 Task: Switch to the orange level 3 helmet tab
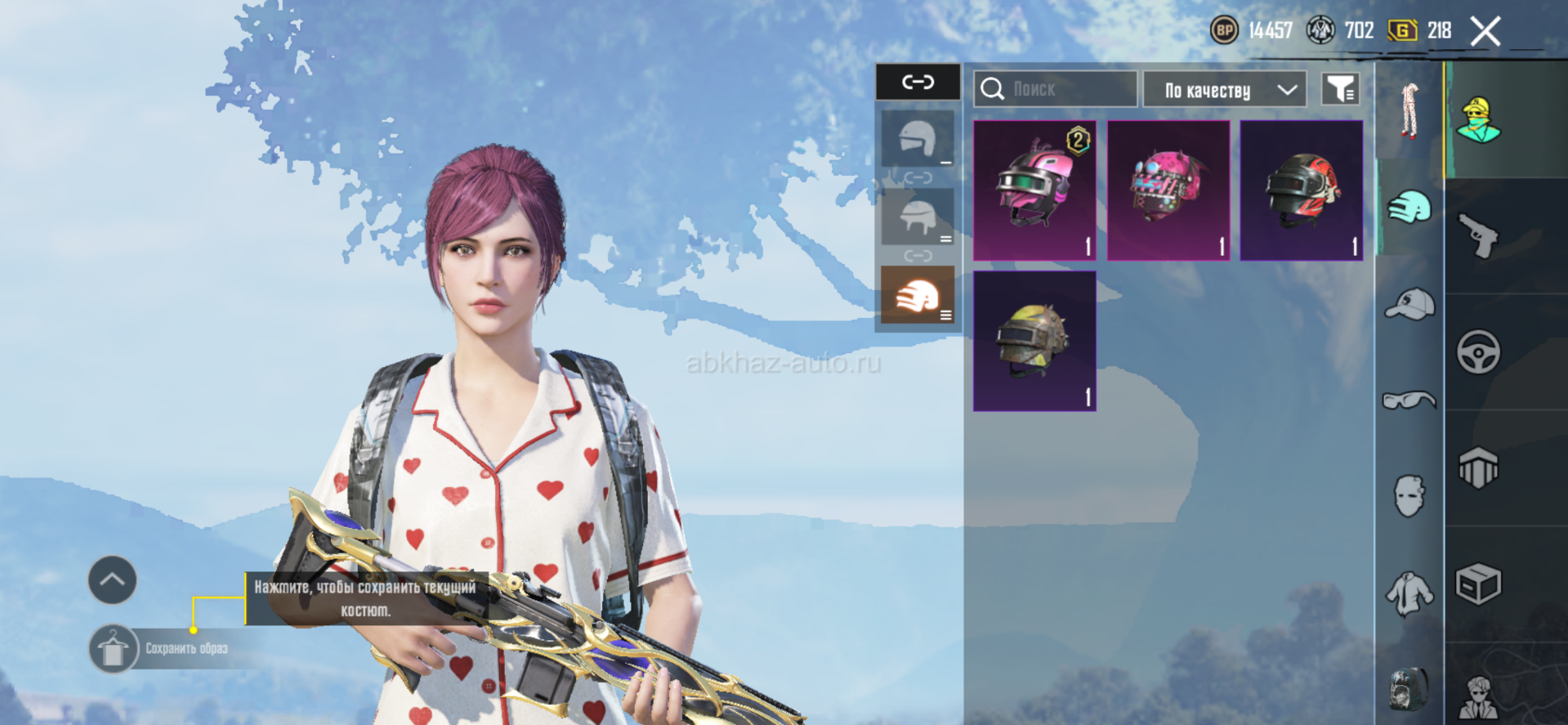click(x=918, y=295)
